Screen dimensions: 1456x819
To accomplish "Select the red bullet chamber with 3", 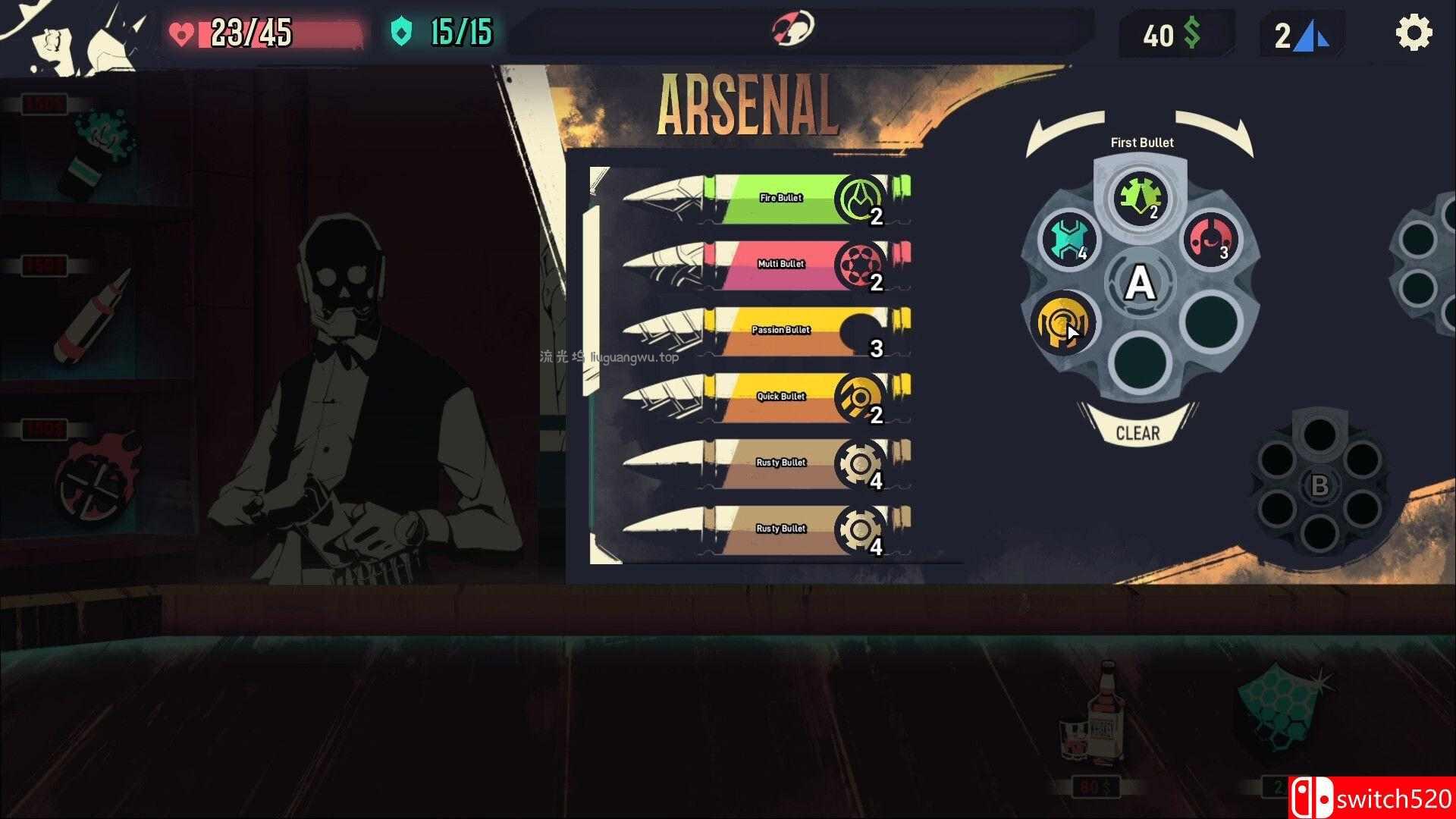I will [1211, 240].
